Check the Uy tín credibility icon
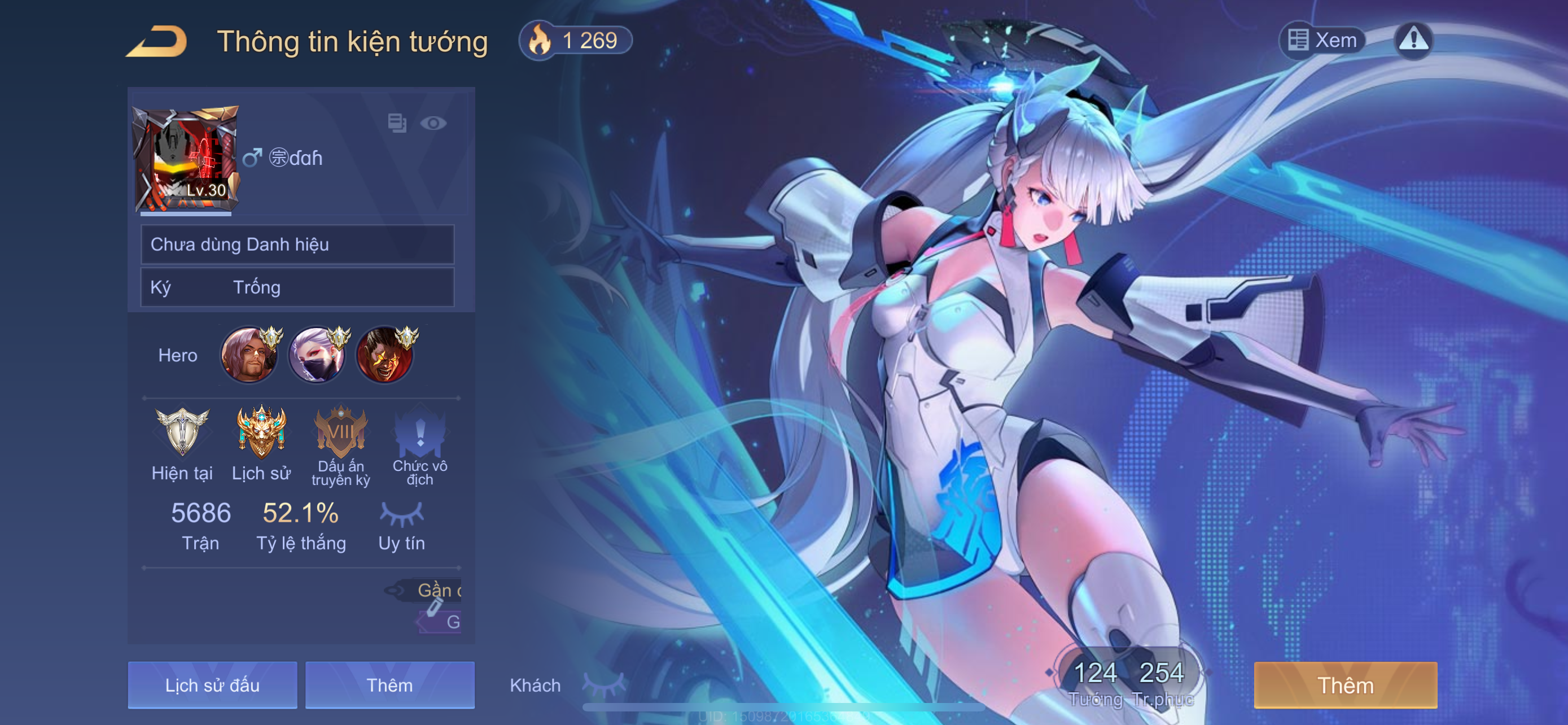 (x=402, y=515)
